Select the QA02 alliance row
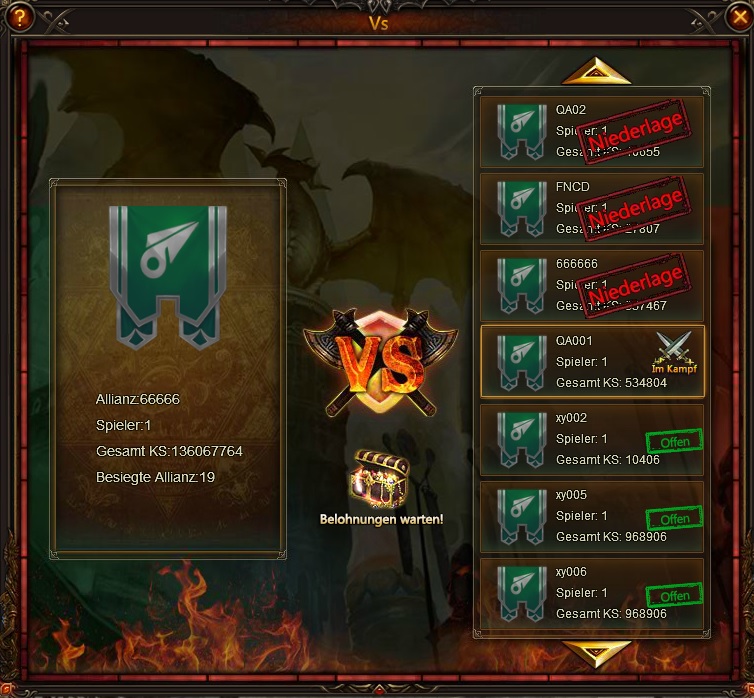 click(x=592, y=131)
